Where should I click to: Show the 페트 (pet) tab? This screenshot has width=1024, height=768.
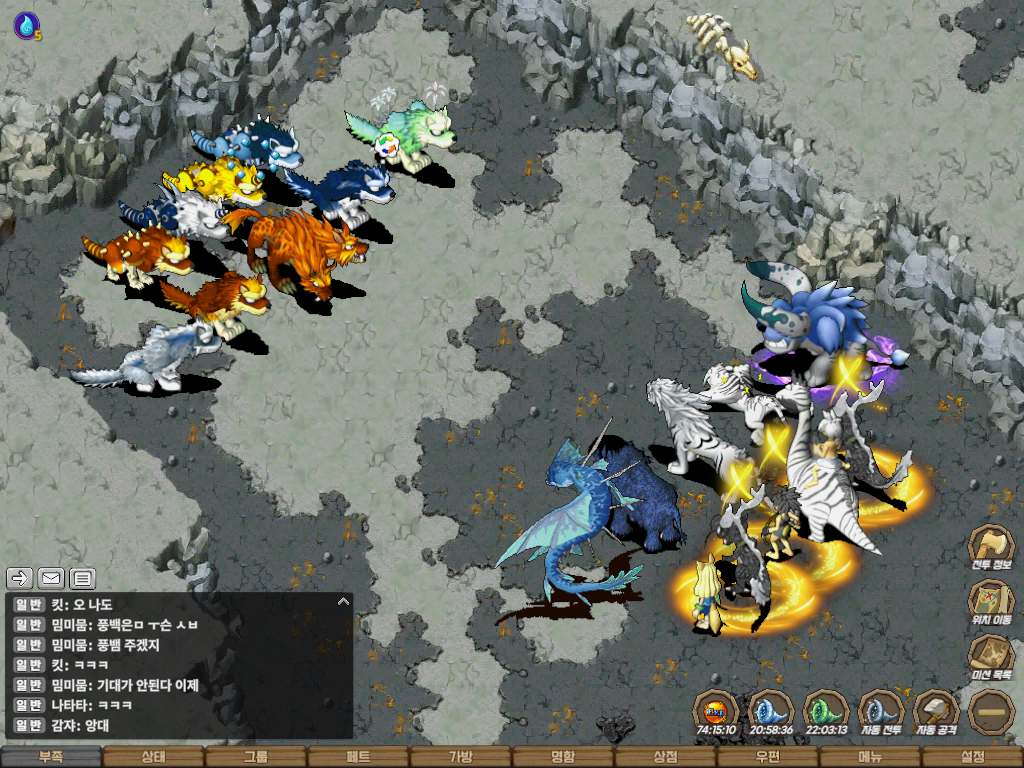point(358,757)
